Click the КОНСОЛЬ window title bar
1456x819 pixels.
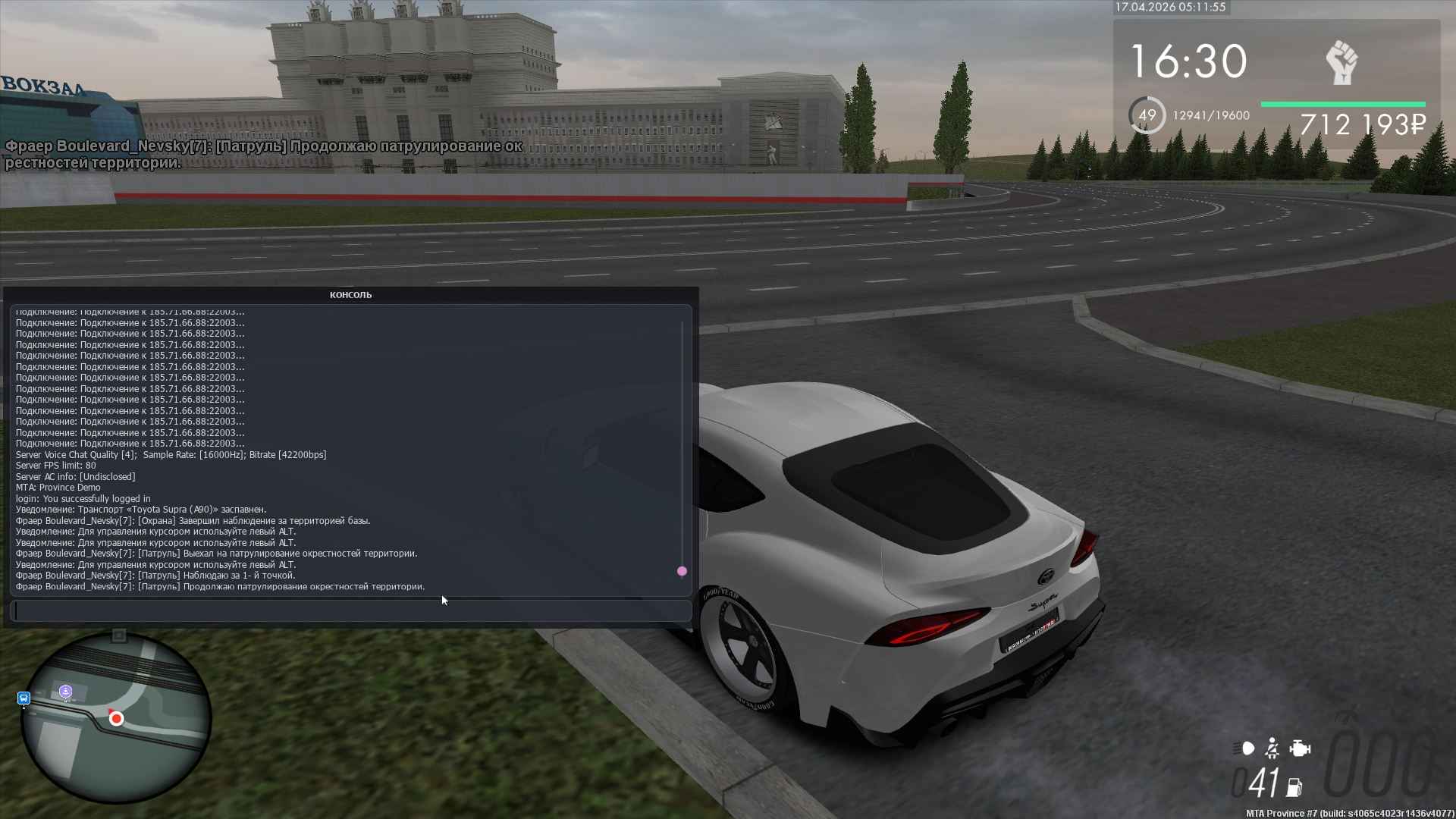(350, 295)
